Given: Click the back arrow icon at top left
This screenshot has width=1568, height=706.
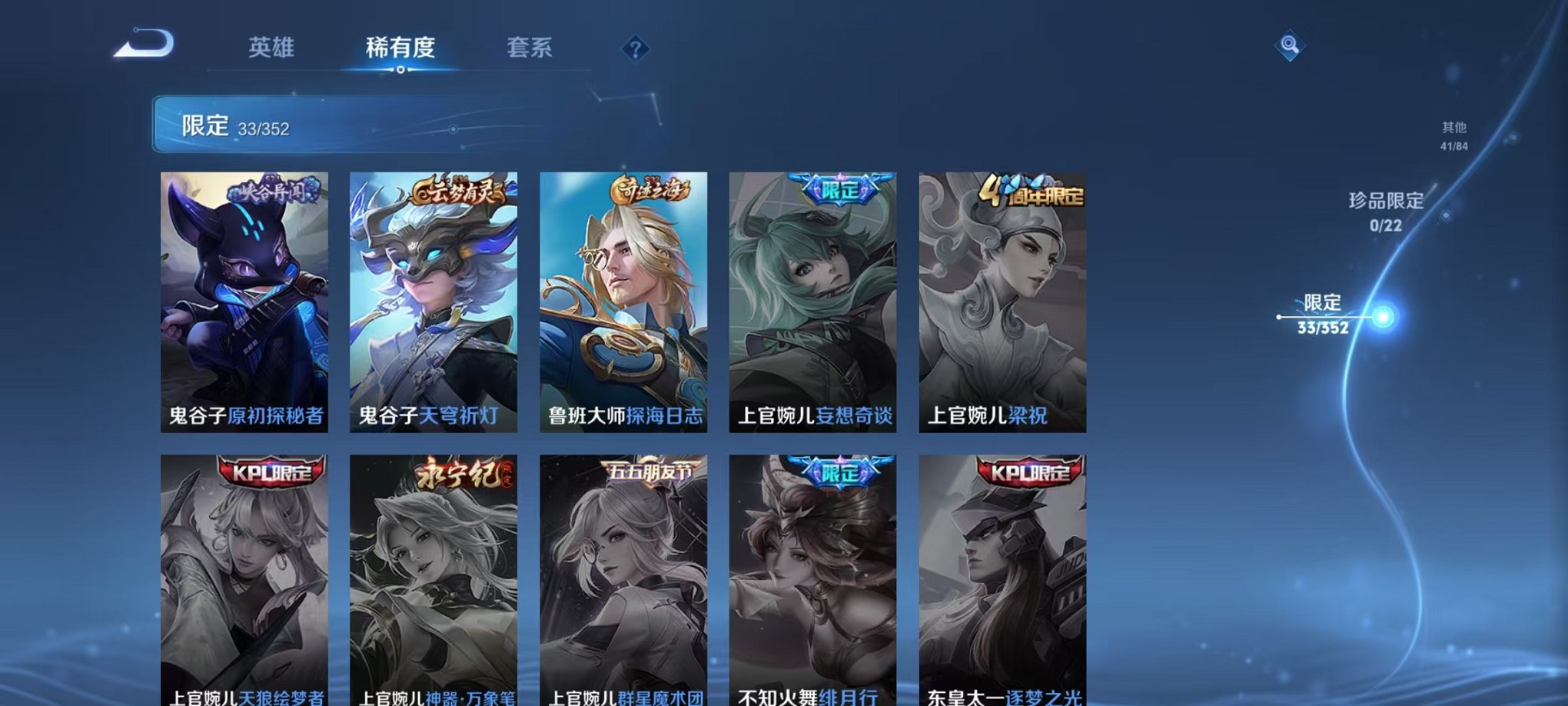Looking at the screenshot, I should point(145,45).
